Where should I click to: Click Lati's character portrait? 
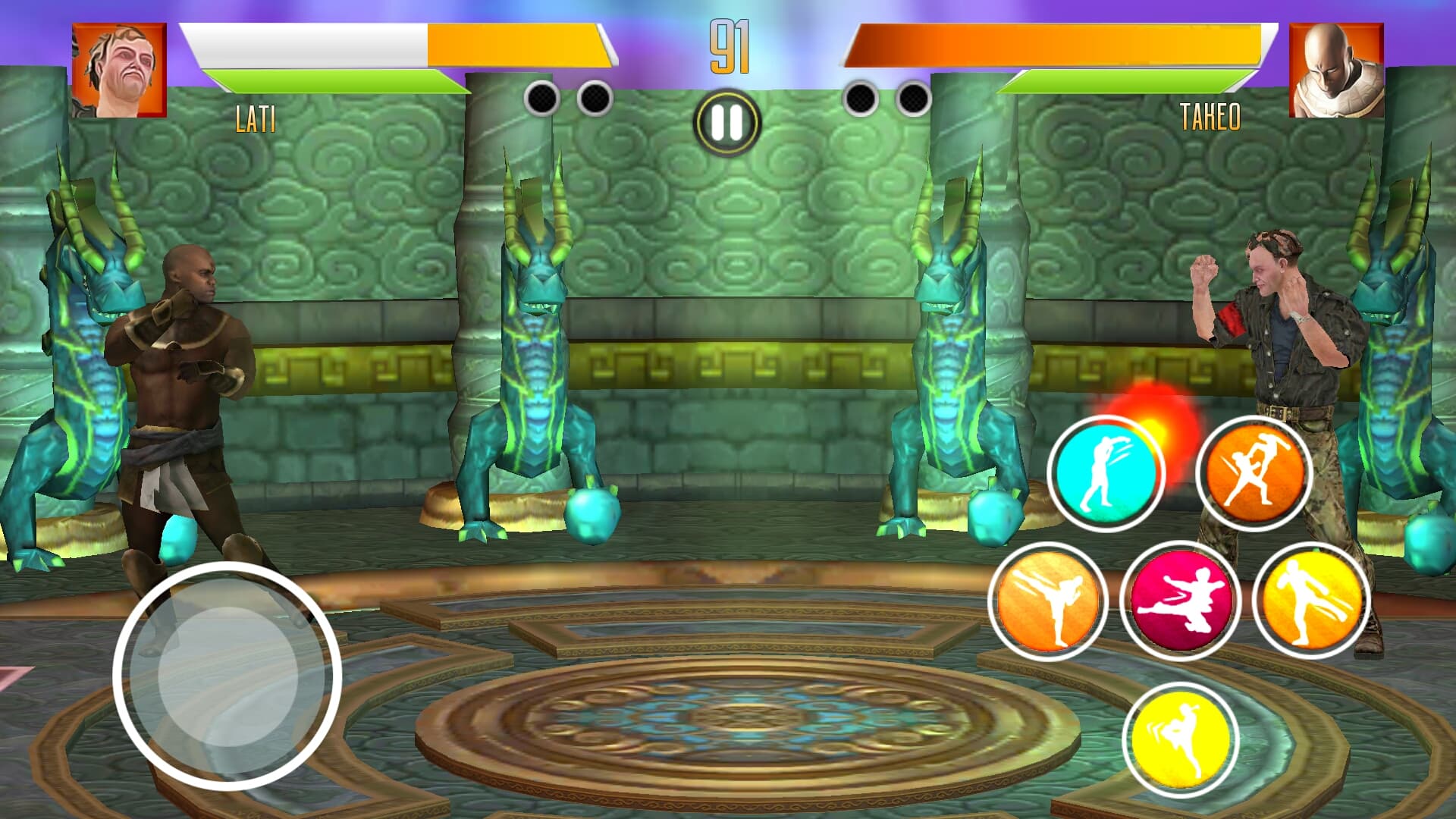[118, 72]
